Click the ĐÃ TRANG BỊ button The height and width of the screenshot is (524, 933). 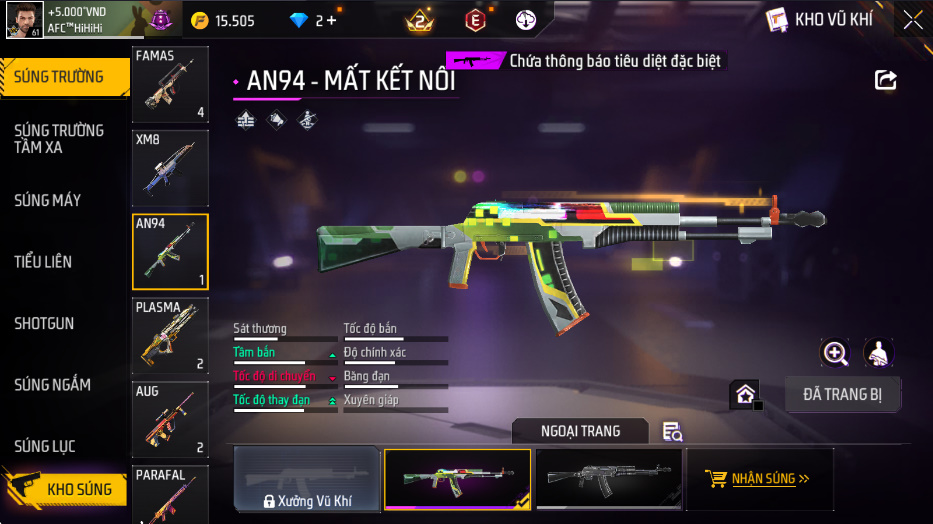click(x=842, y=394)
